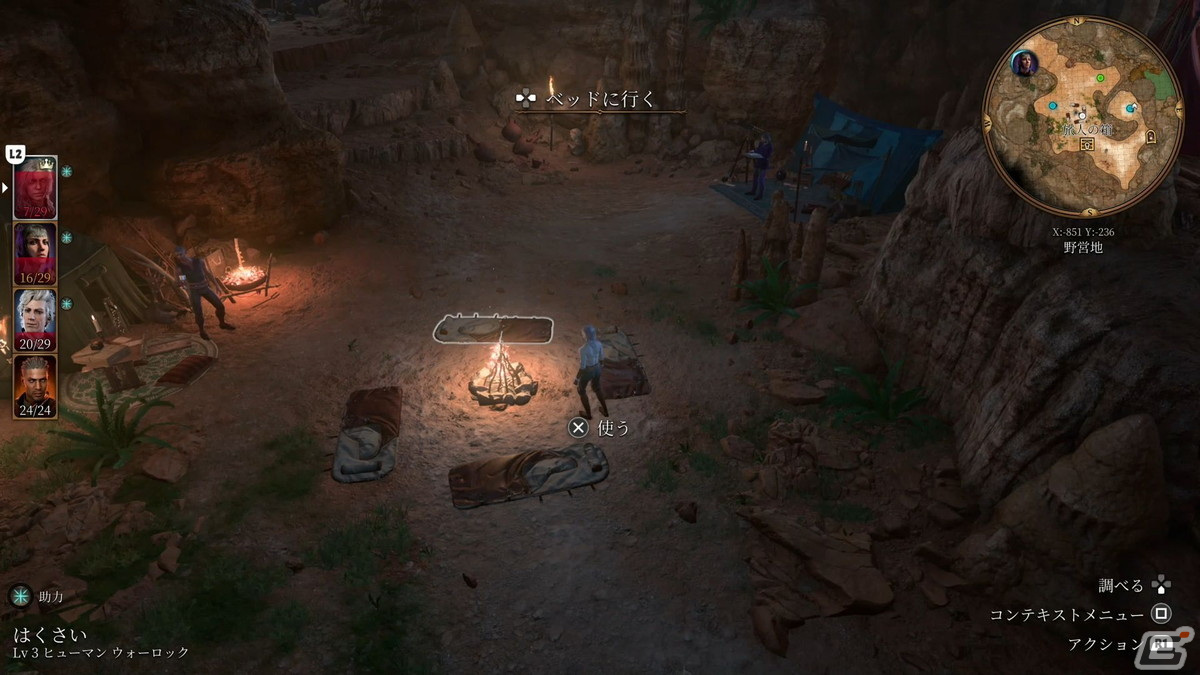The width and height of the screenshot is (1200, 675).
Task: Click the door exit marker on minimap
Action: pos(1151,136)
